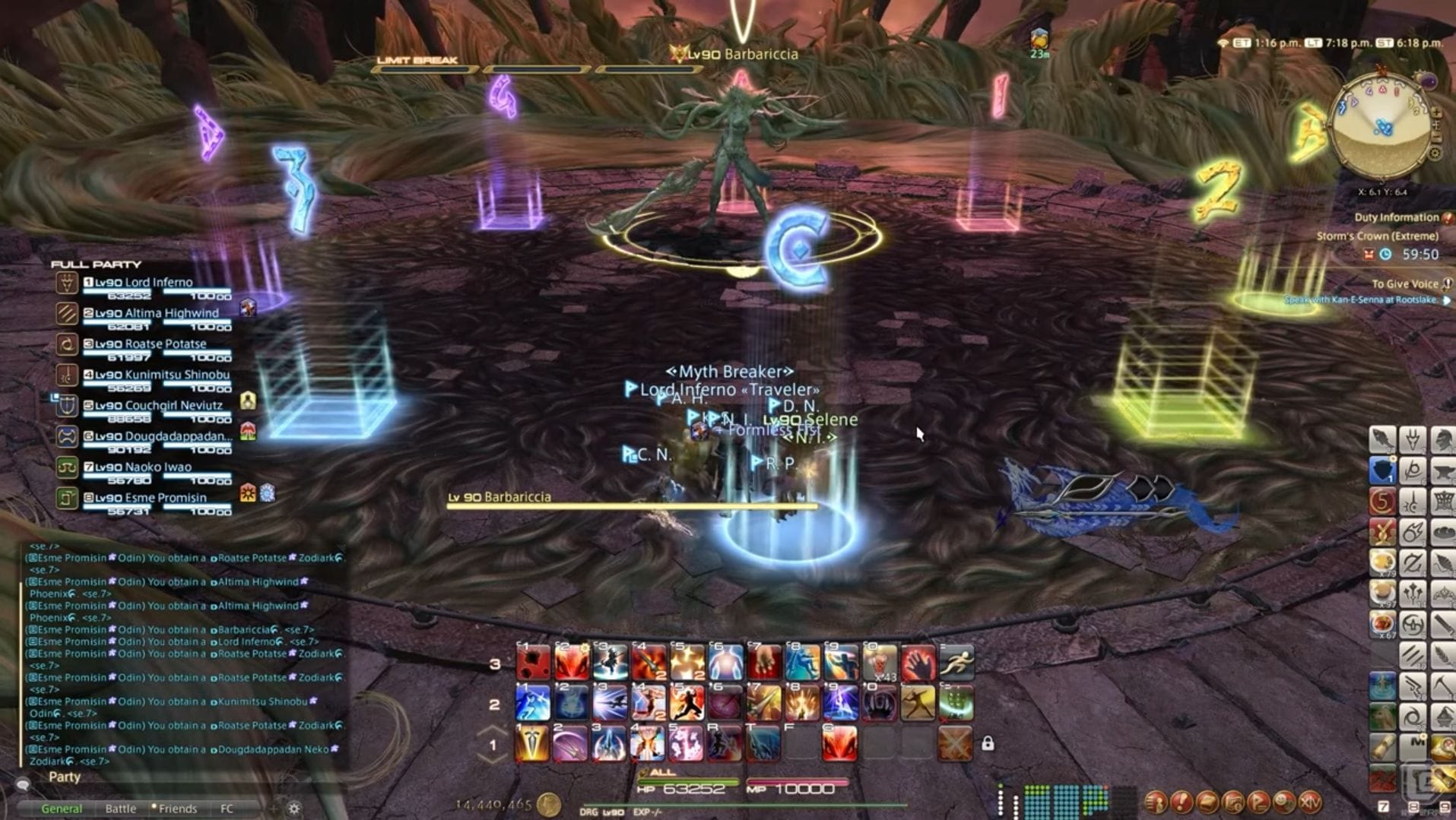Click the clock icon beside the duty timer
This screenshot has width=1456, height=820.
(1385, 253)
